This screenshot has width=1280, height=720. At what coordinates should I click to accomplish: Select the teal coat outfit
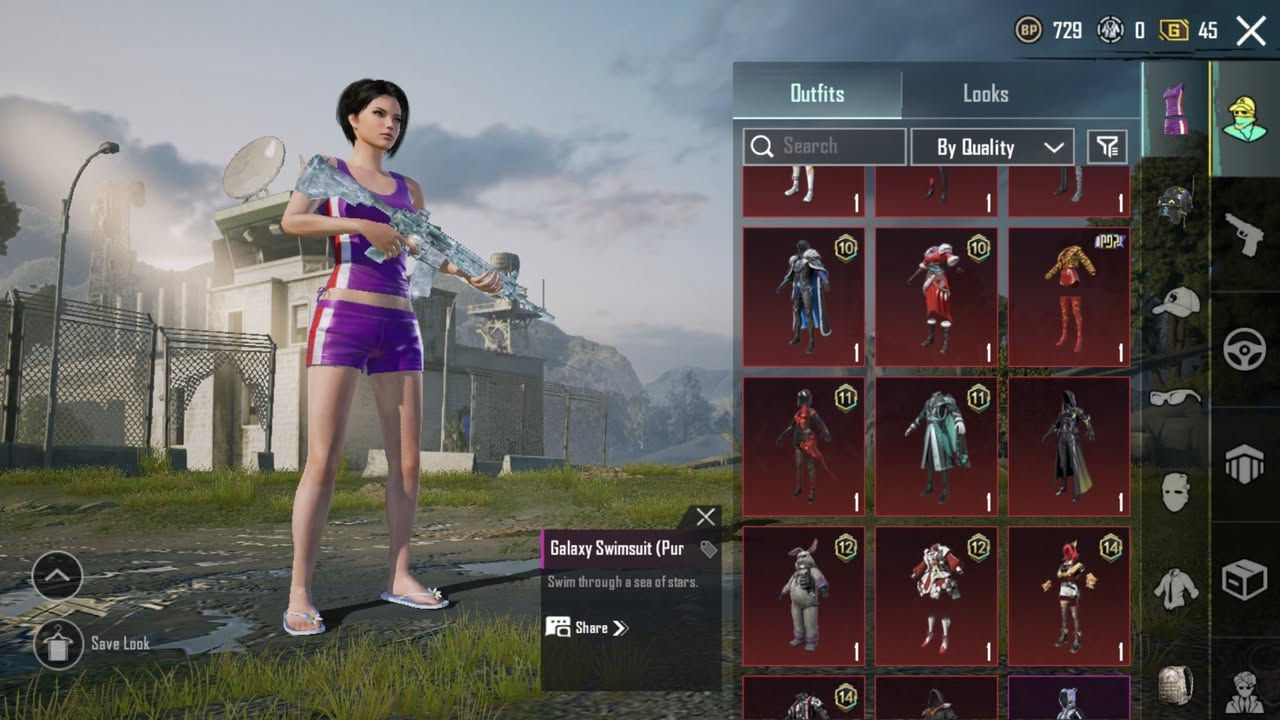[936, 446]
